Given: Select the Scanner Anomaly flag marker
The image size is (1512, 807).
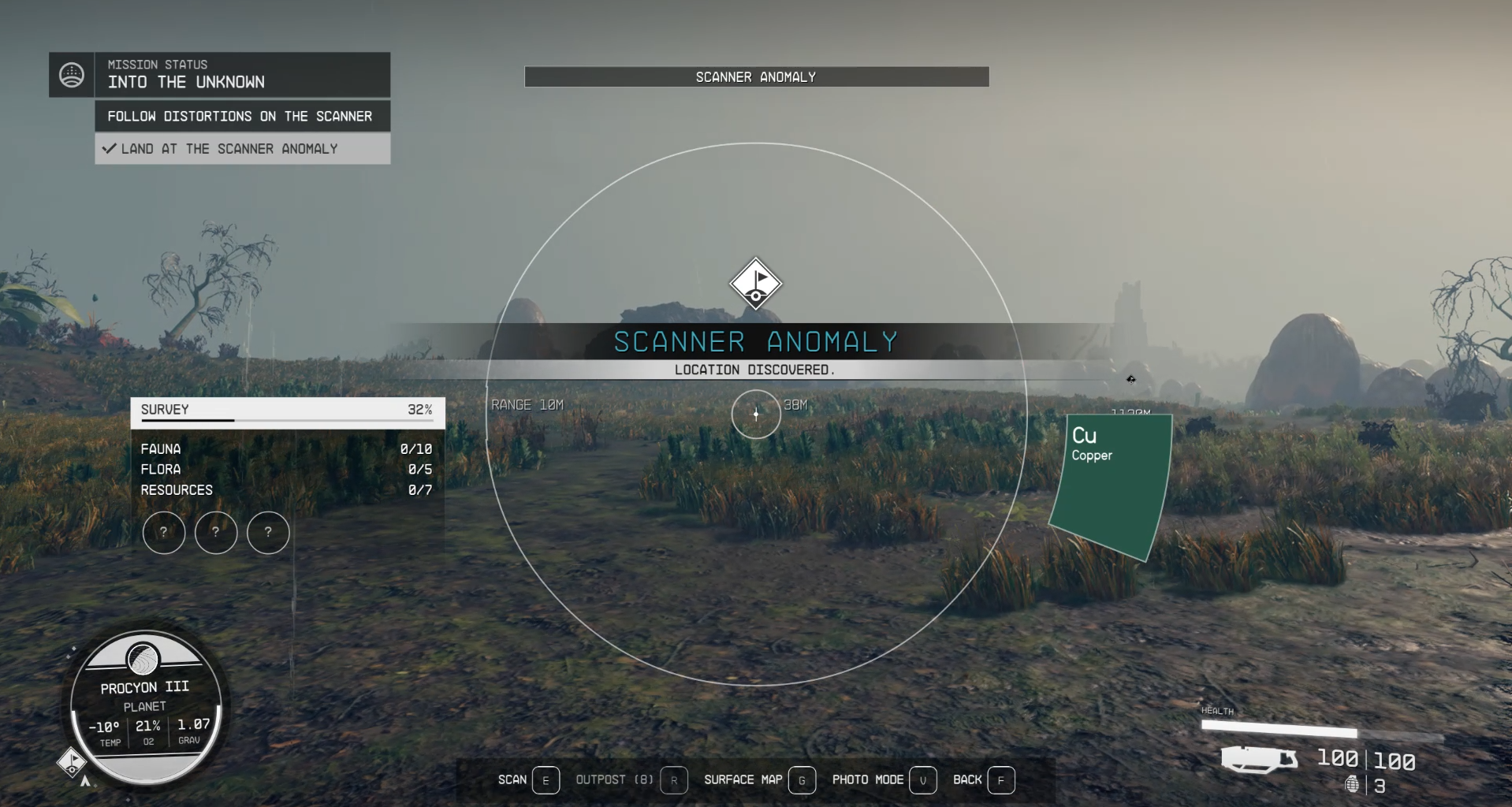Looking at the screenshot, I should [754, 284].
